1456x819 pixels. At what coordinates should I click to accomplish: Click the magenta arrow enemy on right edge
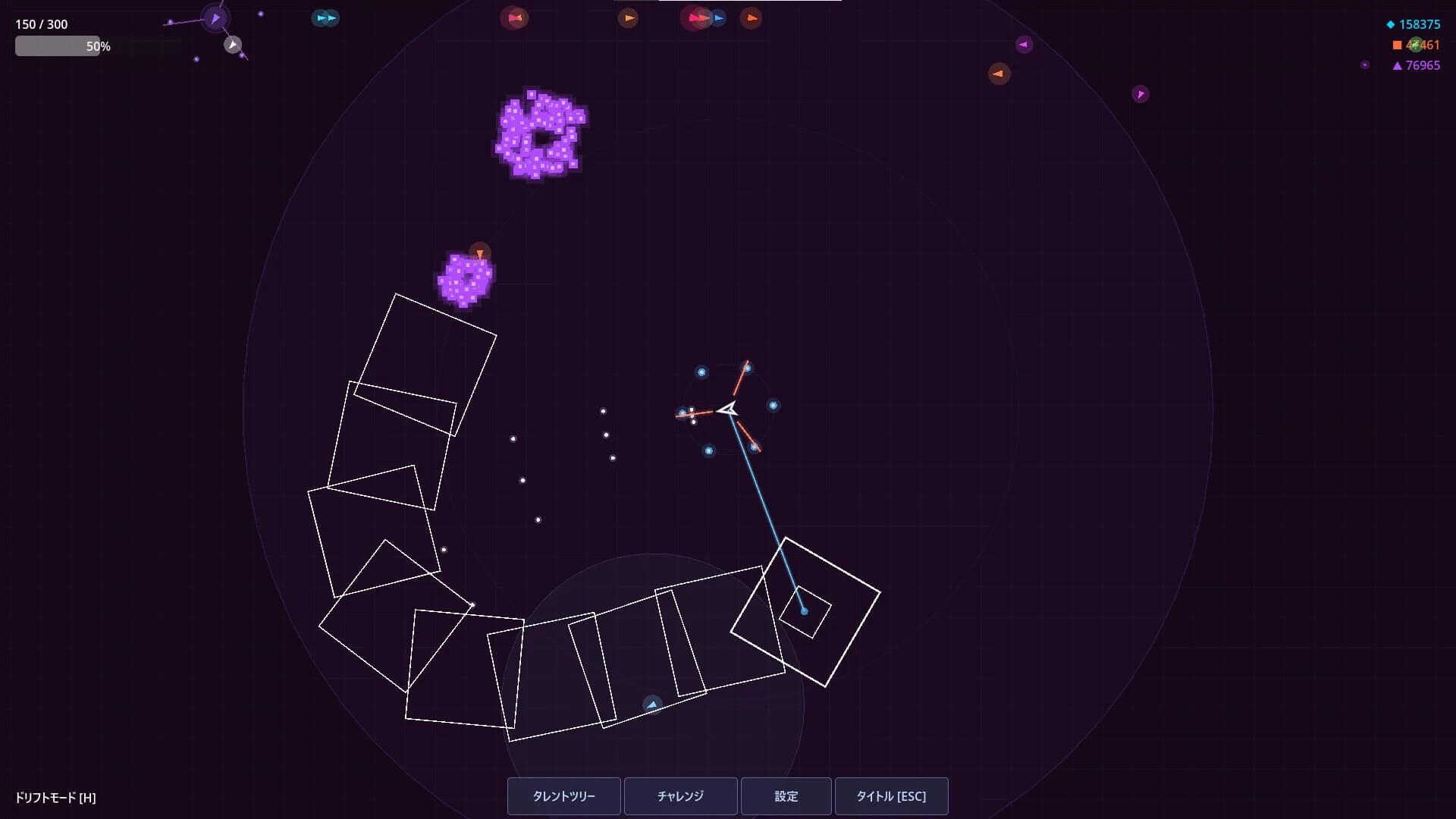1141,94
